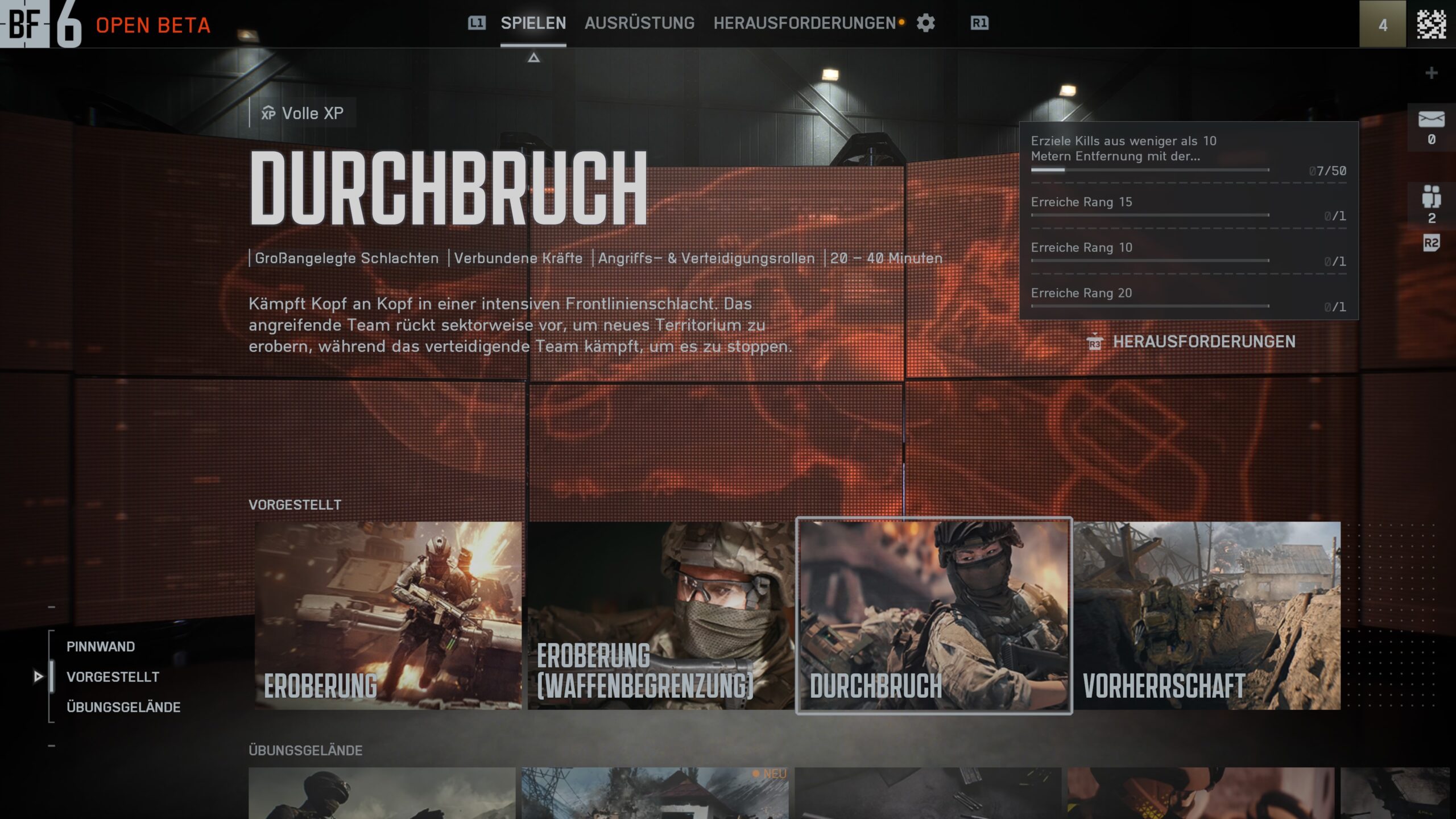This screenshot has height=819, width=1456.
Task: Show the squad members icon
Action: coord(1431,197)
